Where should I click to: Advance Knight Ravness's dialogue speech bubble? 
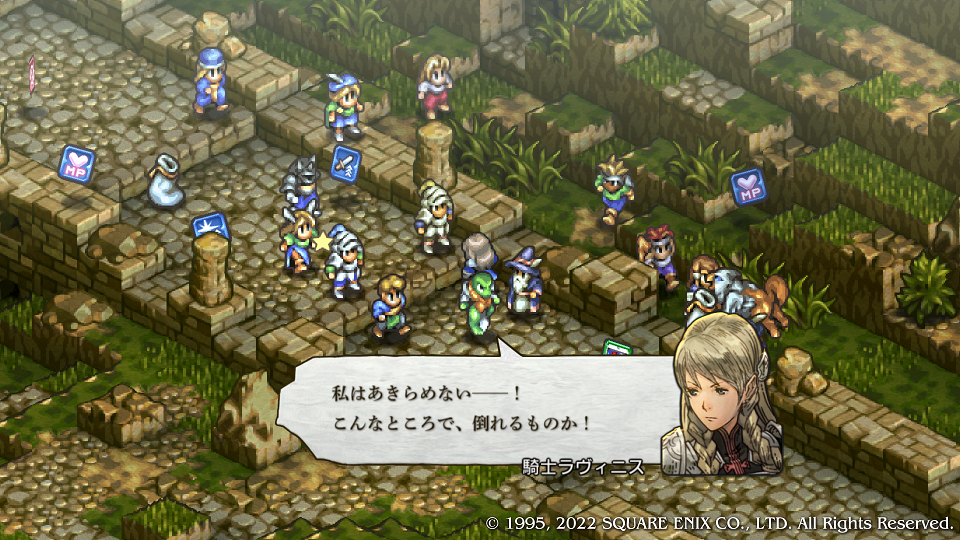click(470, 408)
